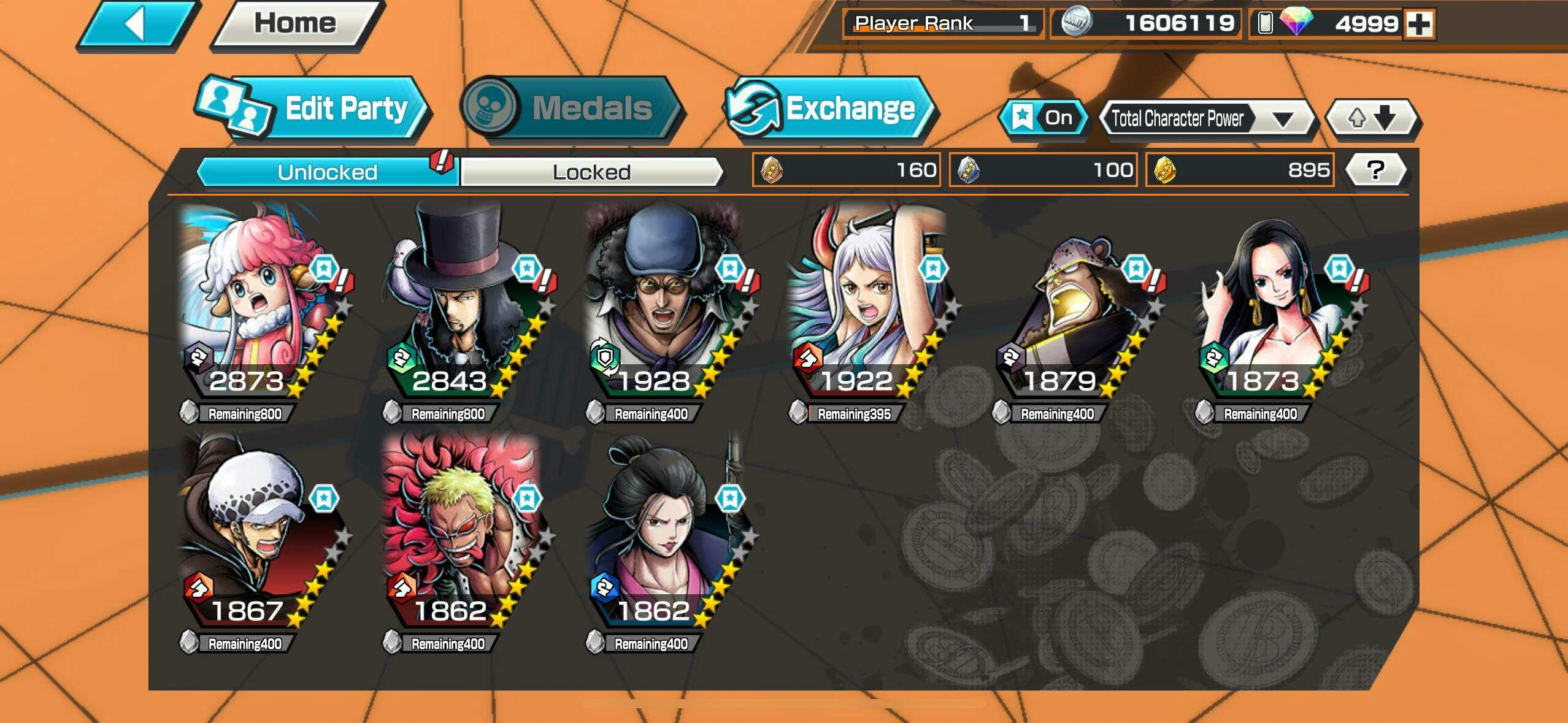The image size is (1568, 723).
Task: Toggle the favorites filter On button
Action: coord(1043,118)
